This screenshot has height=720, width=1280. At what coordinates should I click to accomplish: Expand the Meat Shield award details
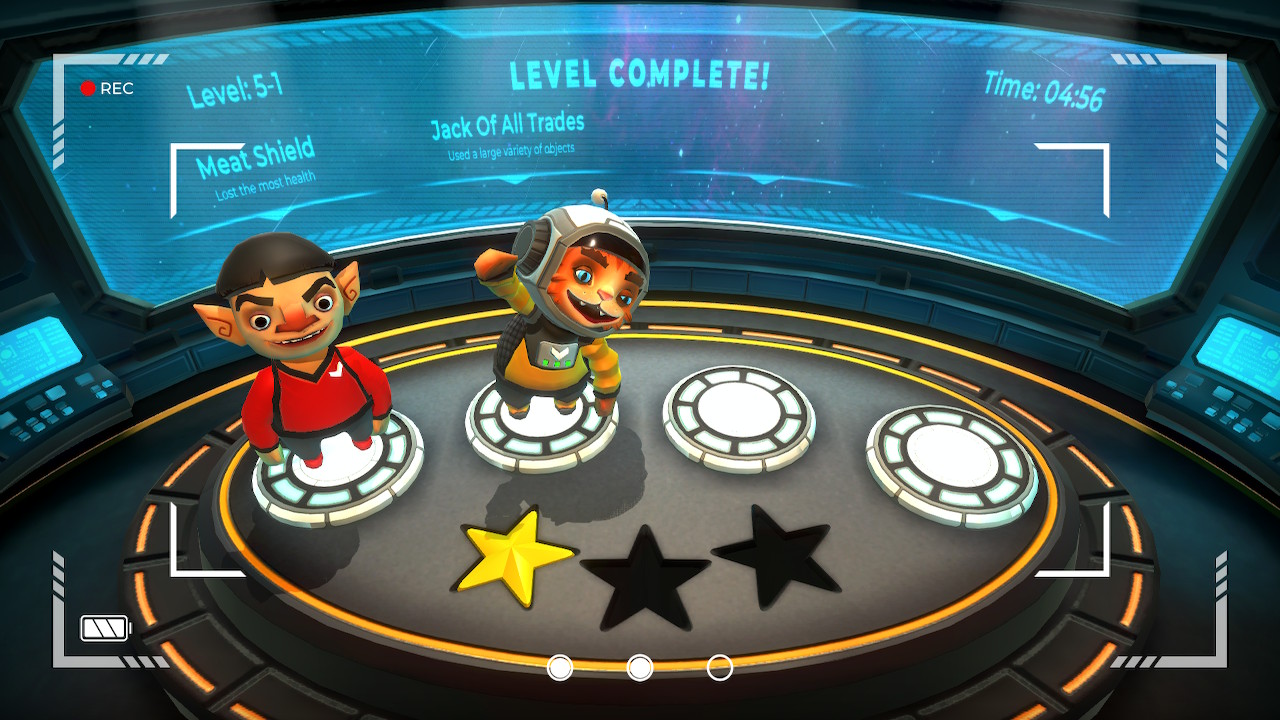[x=255, y=158]
